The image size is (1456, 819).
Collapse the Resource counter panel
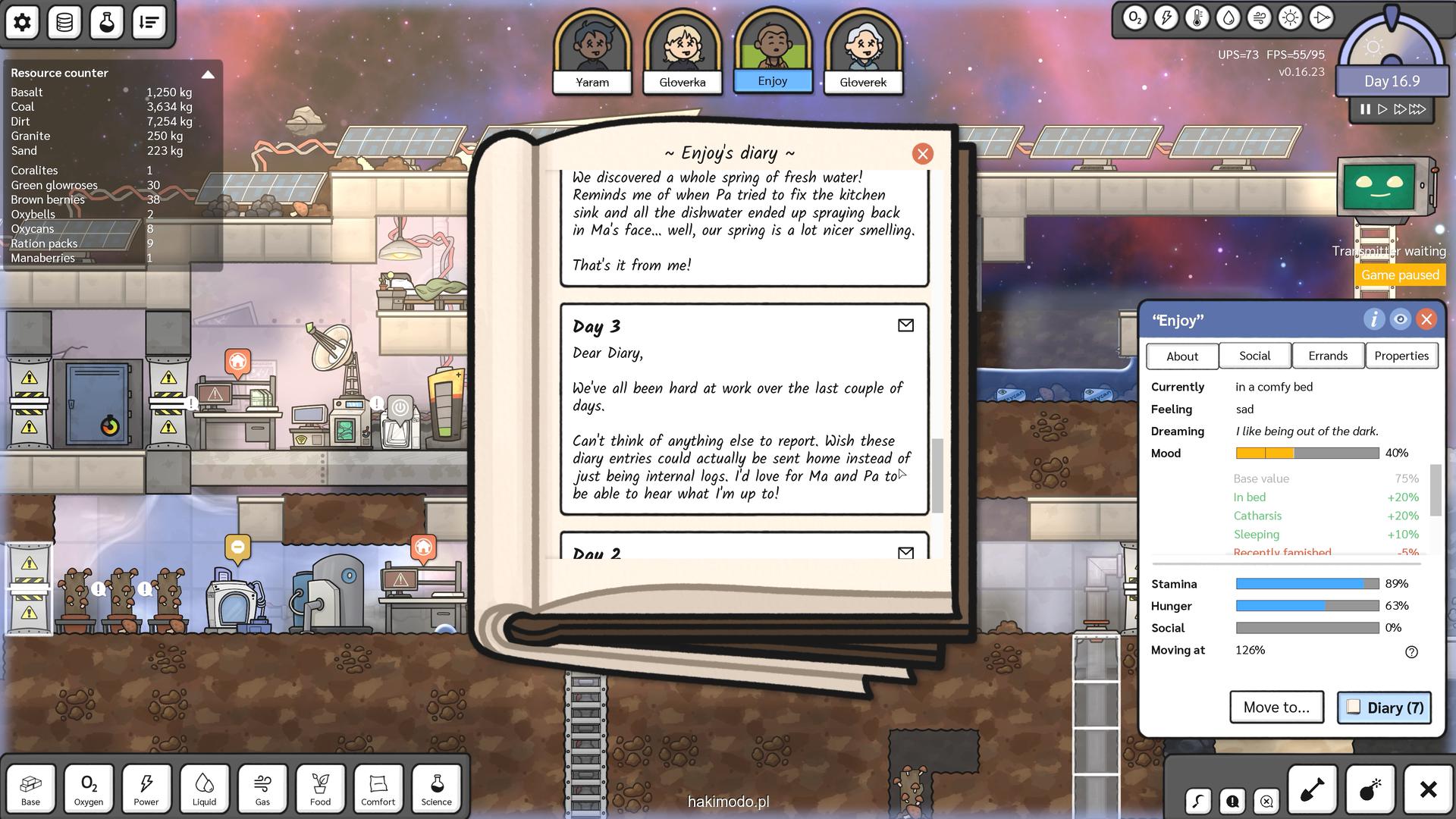[x=208, y=74]
